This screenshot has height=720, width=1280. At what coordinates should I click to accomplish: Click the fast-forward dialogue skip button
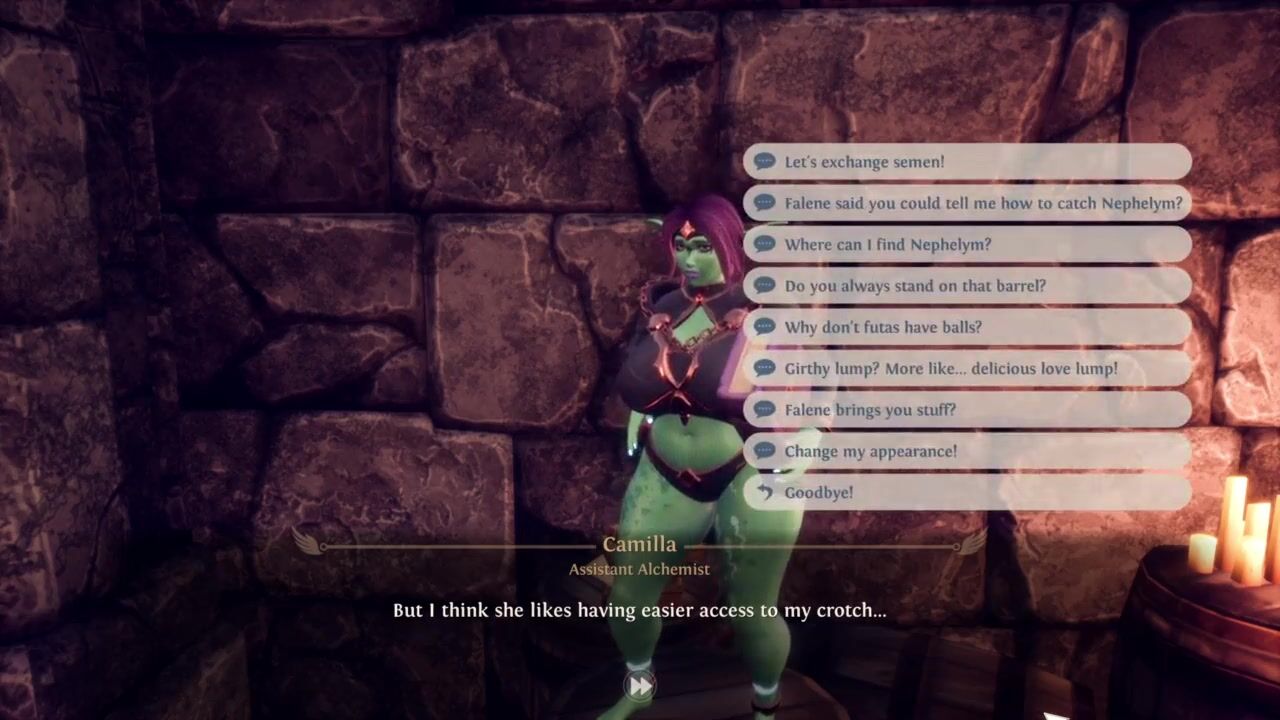click(640, 685)
